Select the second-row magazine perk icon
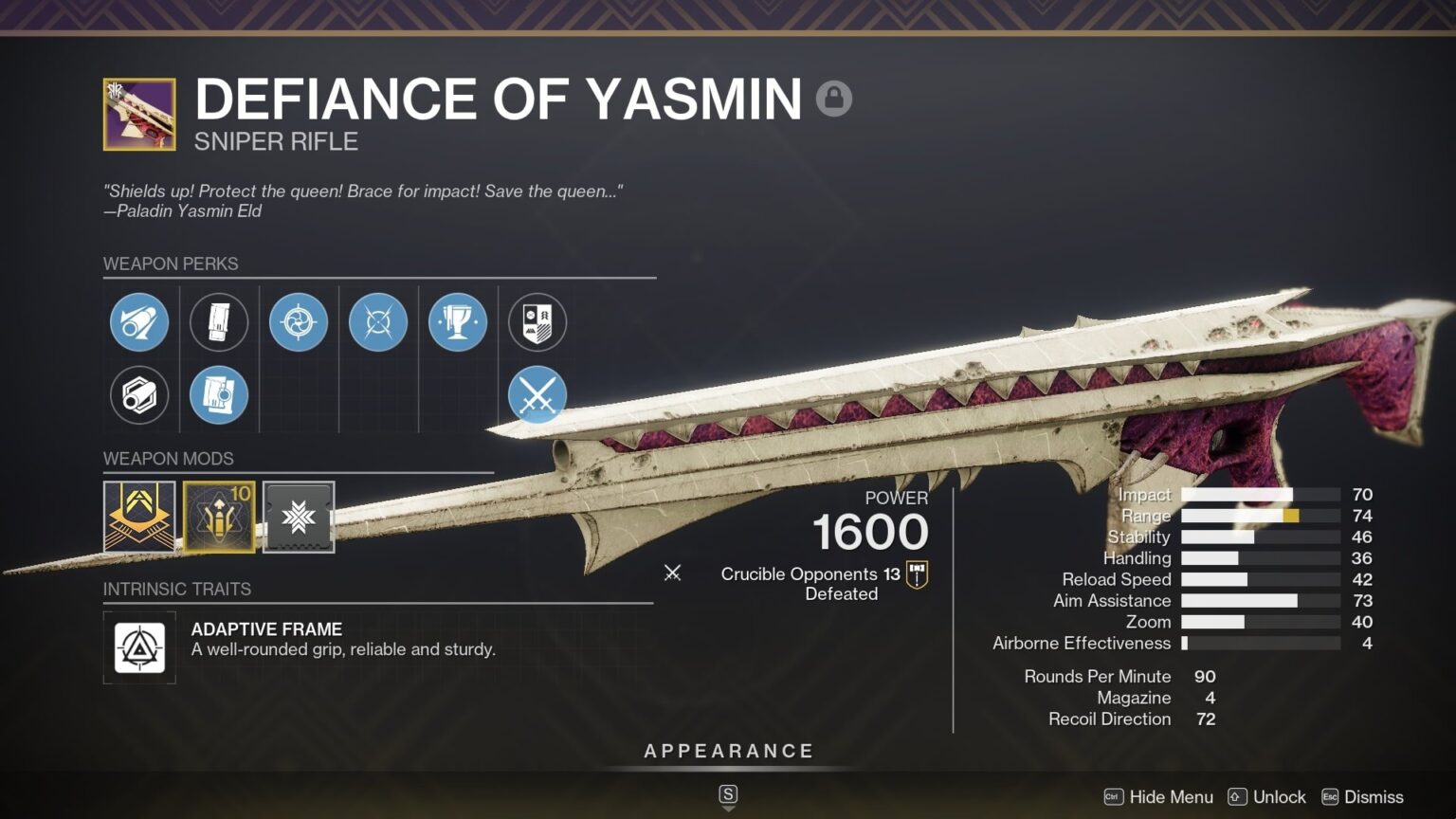Viewport: 1456px width, 819px height. [x=219, y=395]
